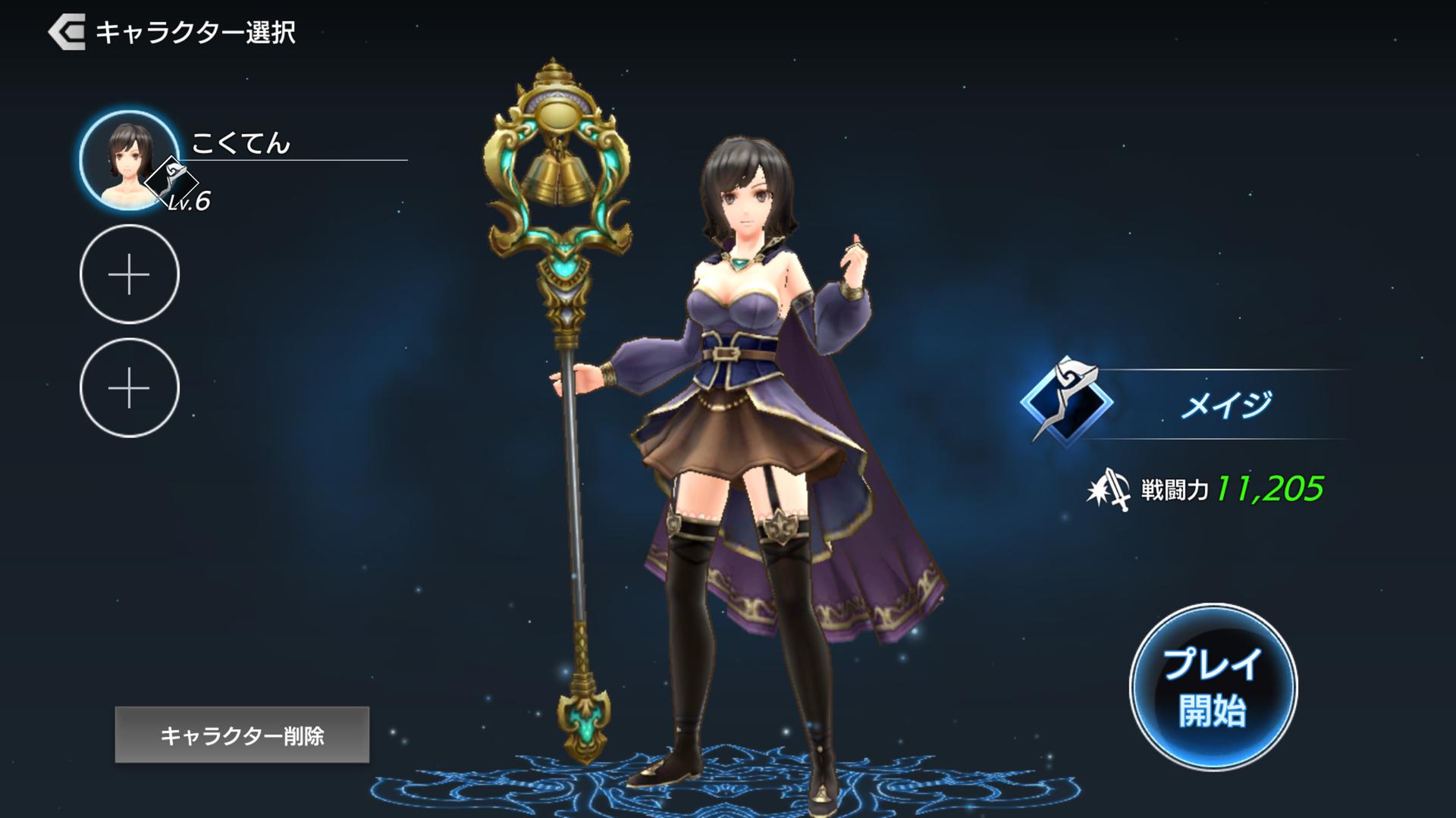Select the こくてん character portrait

click(129, 161)
